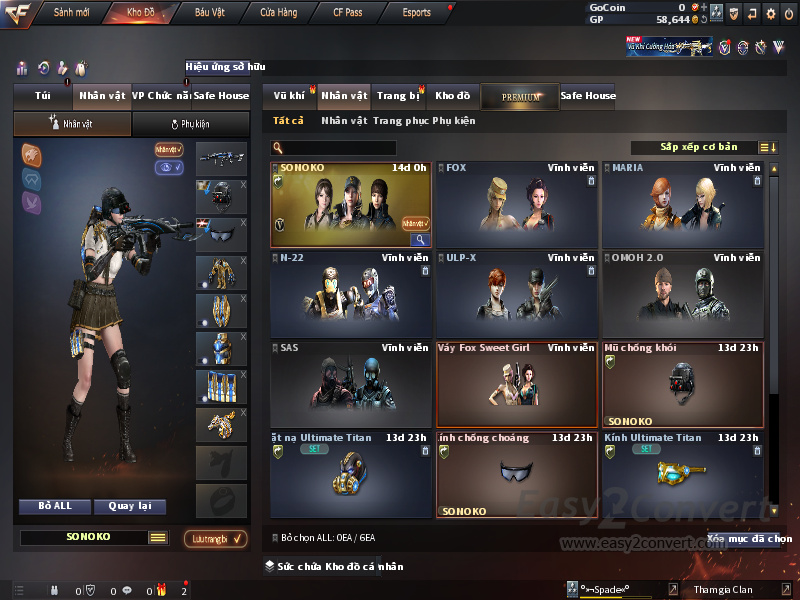
Task: Click the Bỏ ALL button
Action: coord(55,506)
